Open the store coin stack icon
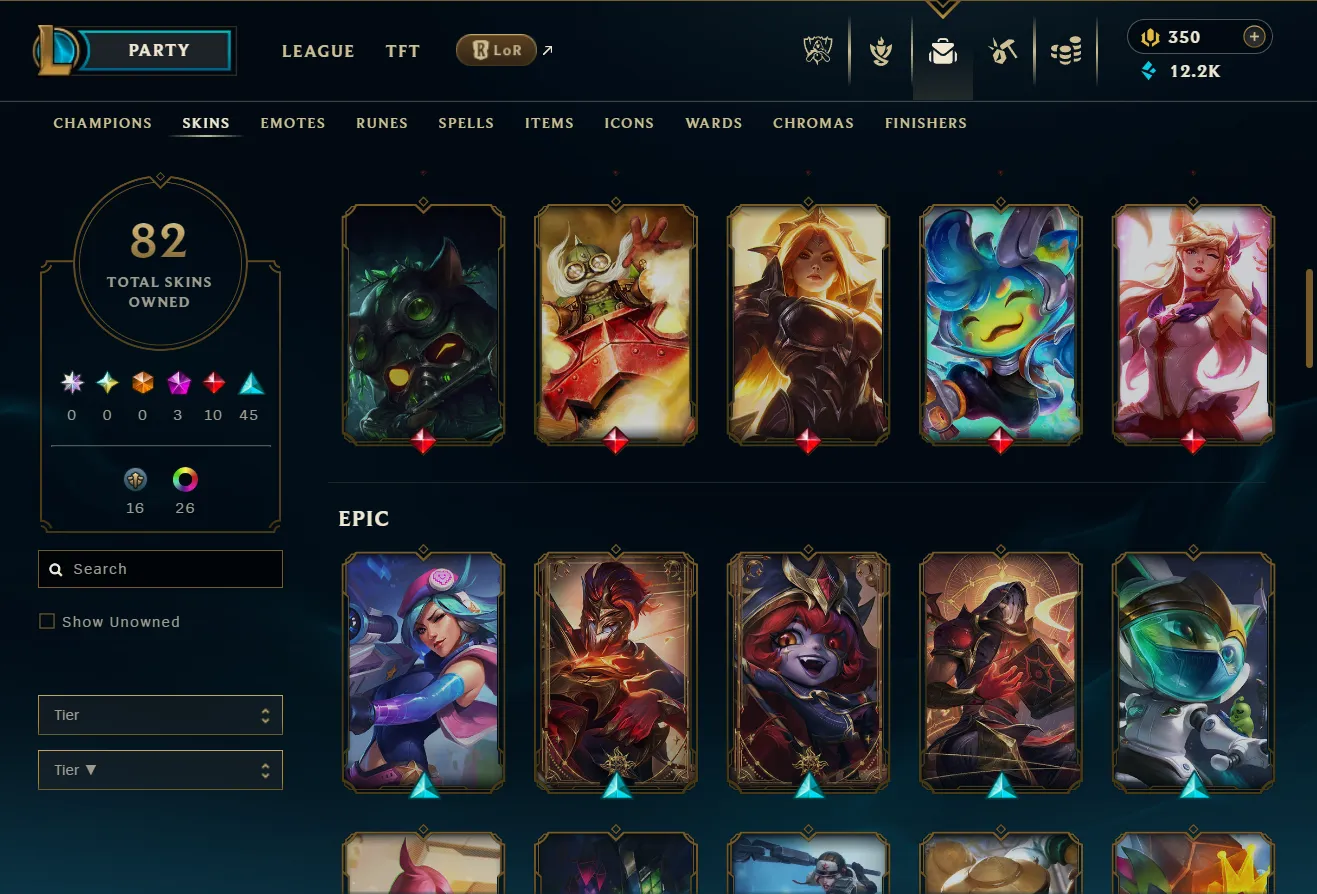This screenshot has height=894, width=1317. (x=1065, y=50)
